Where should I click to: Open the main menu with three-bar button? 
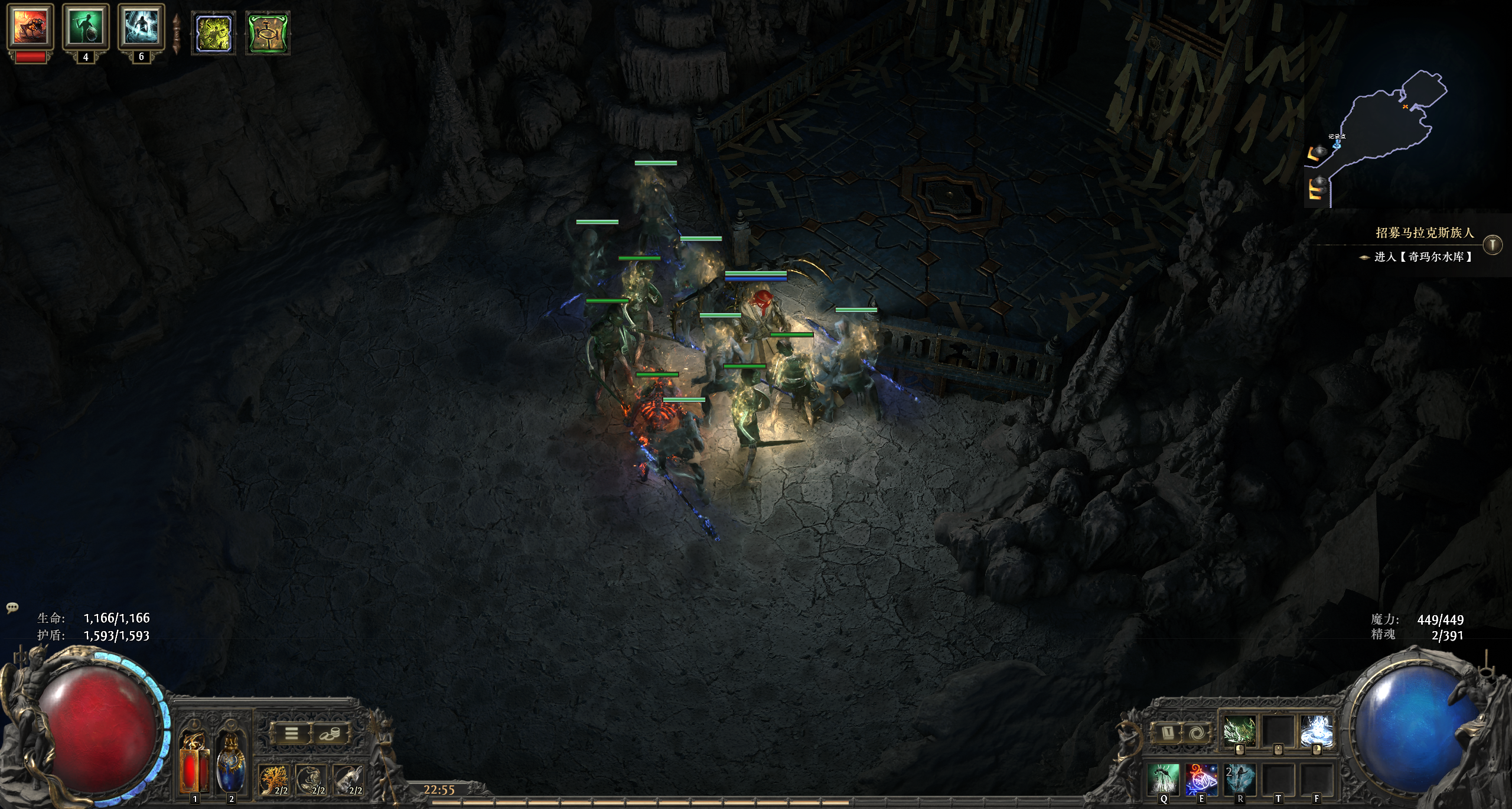click(x=291, y=734)
